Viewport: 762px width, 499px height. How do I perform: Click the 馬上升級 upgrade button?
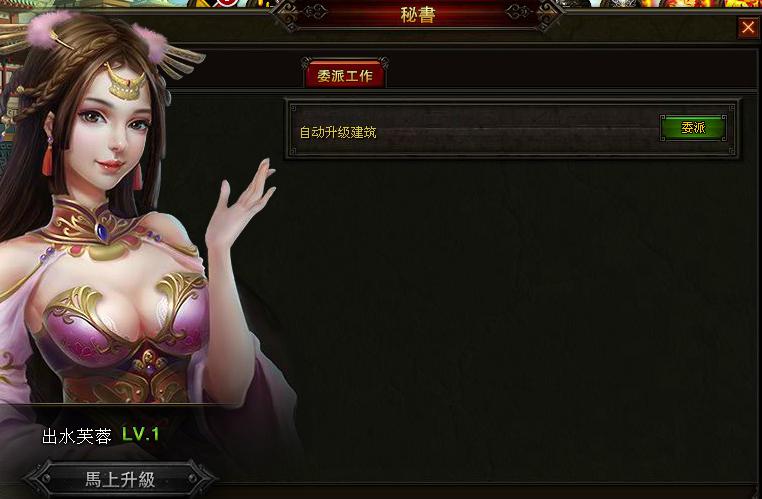[119, 479]
